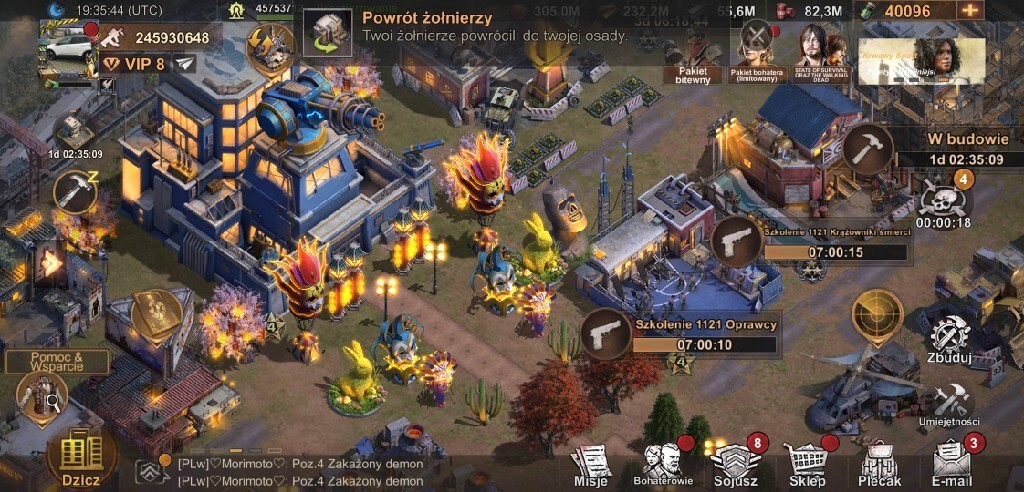The height and width of the screenshot is (492, 1024).
Task: Open Umiejętności skills panel
Action: tap(950, 405)
